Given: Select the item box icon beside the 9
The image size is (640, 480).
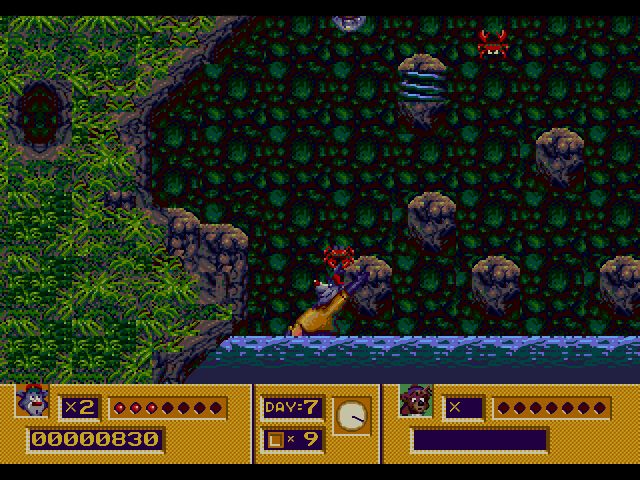Looking at the screenshot, I should (275, 438).
